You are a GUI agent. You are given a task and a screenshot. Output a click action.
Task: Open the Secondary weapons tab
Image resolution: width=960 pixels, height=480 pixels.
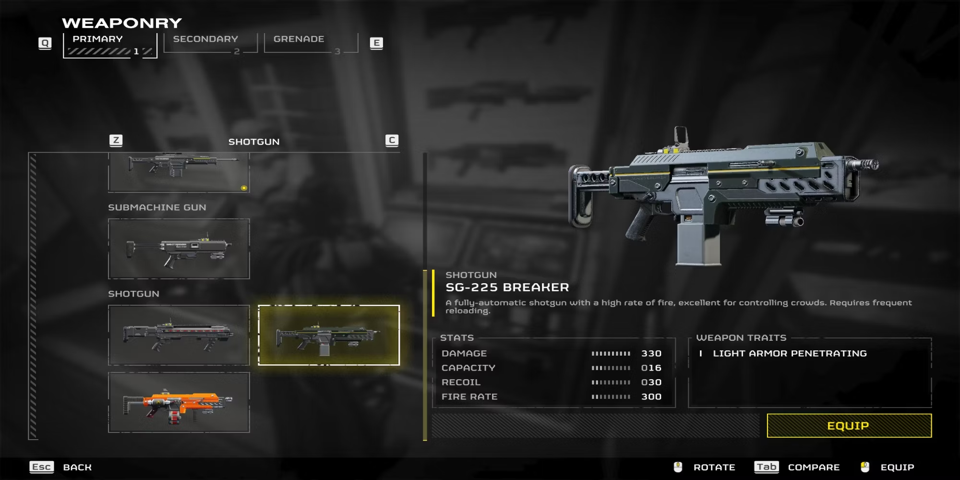207,44
